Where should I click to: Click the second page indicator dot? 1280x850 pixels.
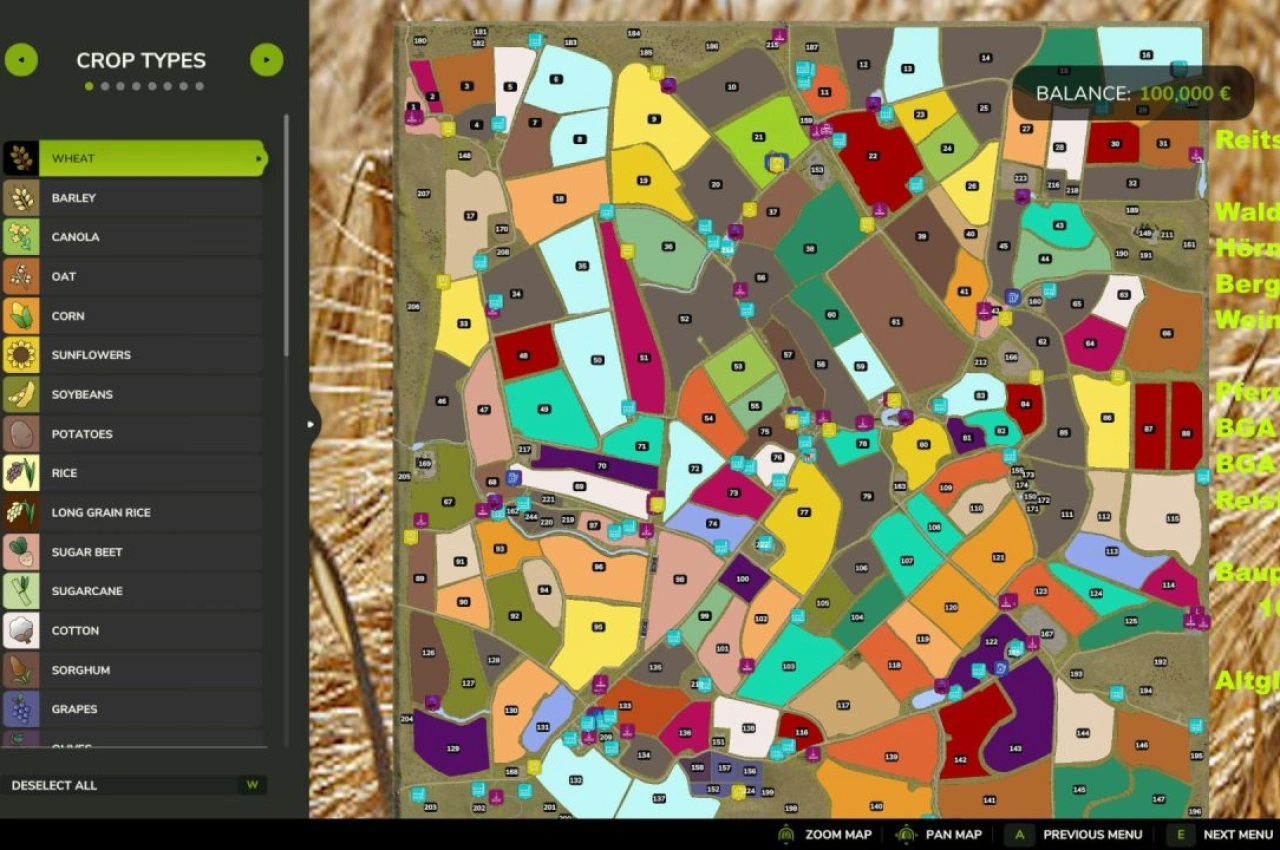point(105,86)
